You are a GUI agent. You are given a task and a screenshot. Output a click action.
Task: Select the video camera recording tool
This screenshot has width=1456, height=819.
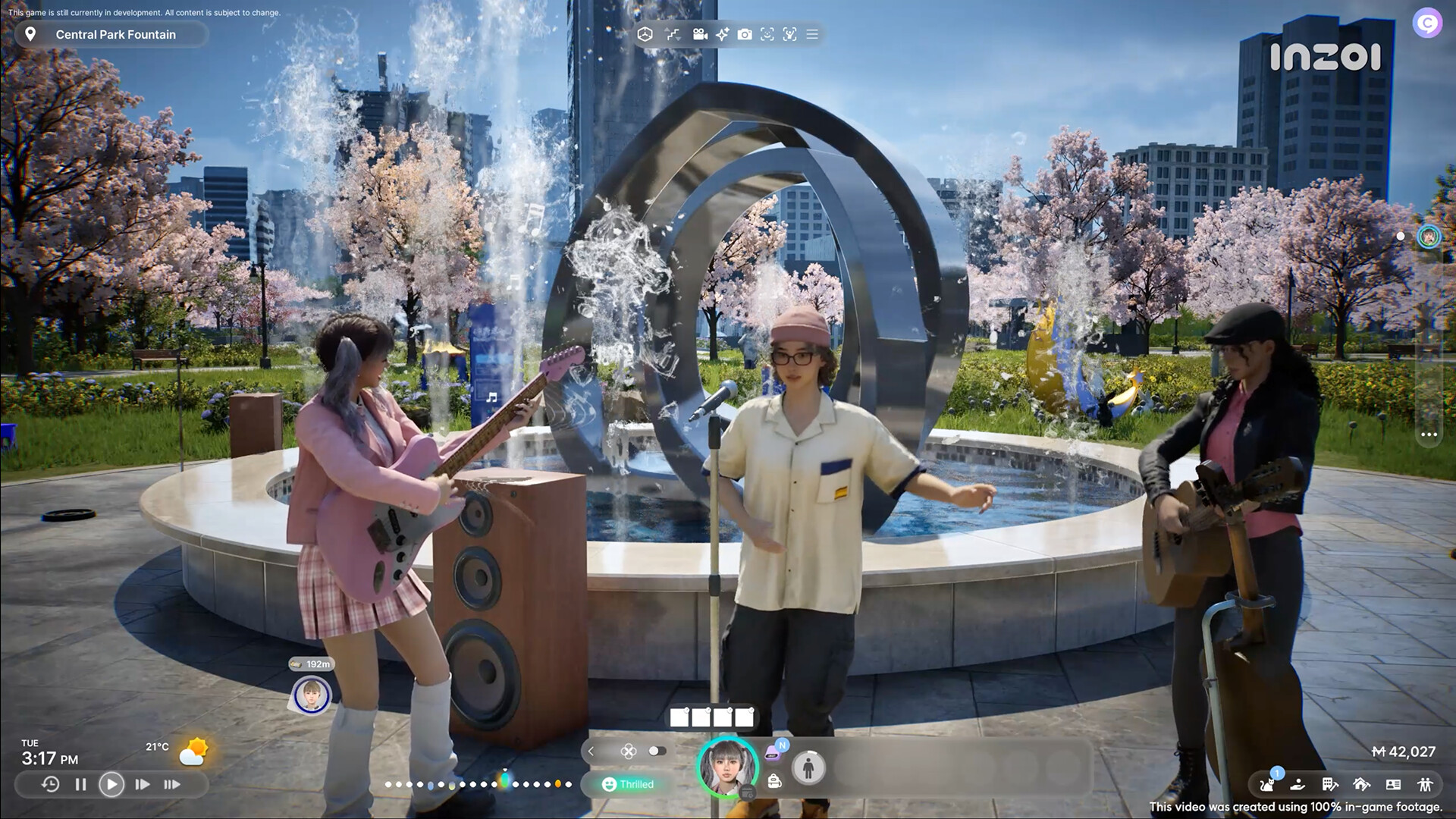coord(699,34)
